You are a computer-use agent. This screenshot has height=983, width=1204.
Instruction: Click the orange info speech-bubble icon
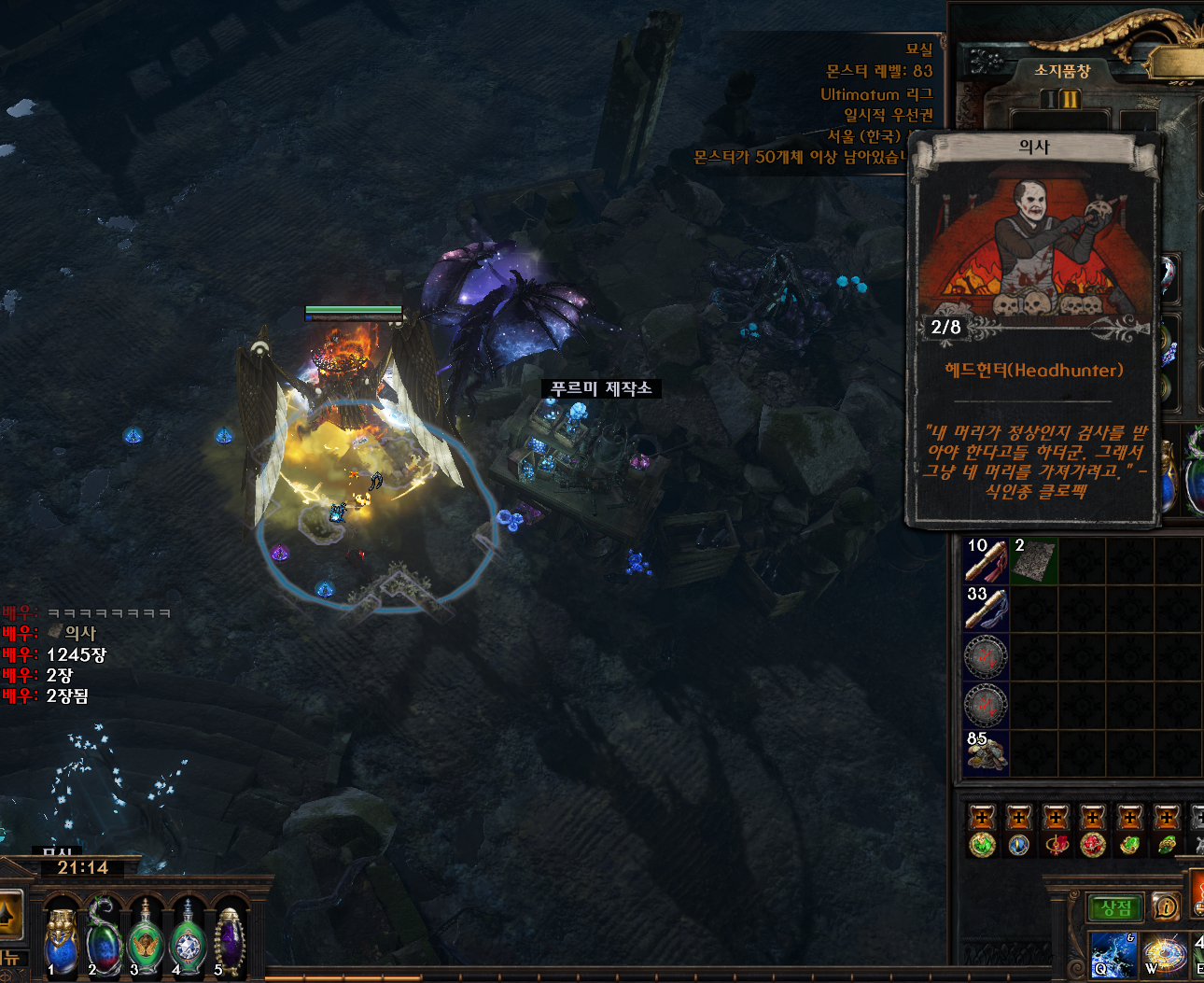(x=1165, y=906)
